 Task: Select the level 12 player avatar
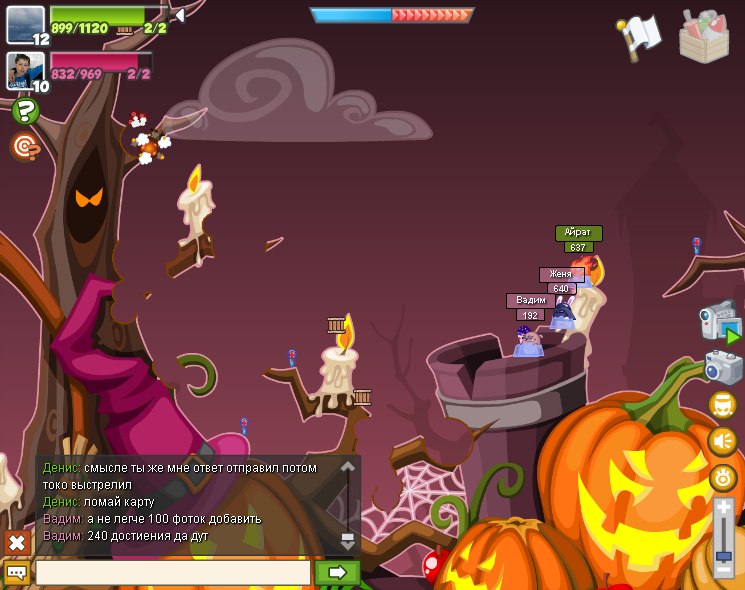(x=25, y=25)
